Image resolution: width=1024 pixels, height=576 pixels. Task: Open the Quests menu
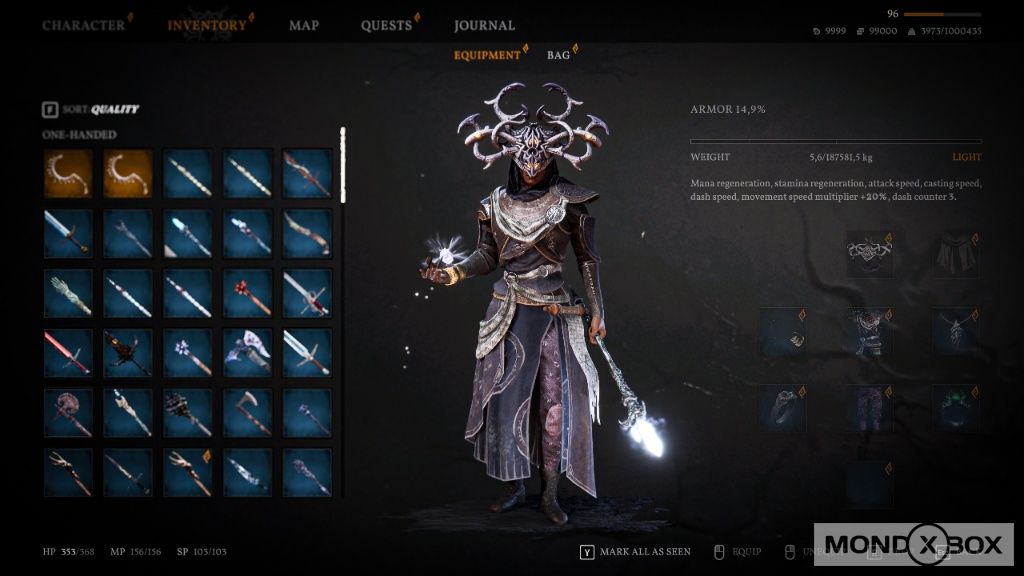(387, 25)
